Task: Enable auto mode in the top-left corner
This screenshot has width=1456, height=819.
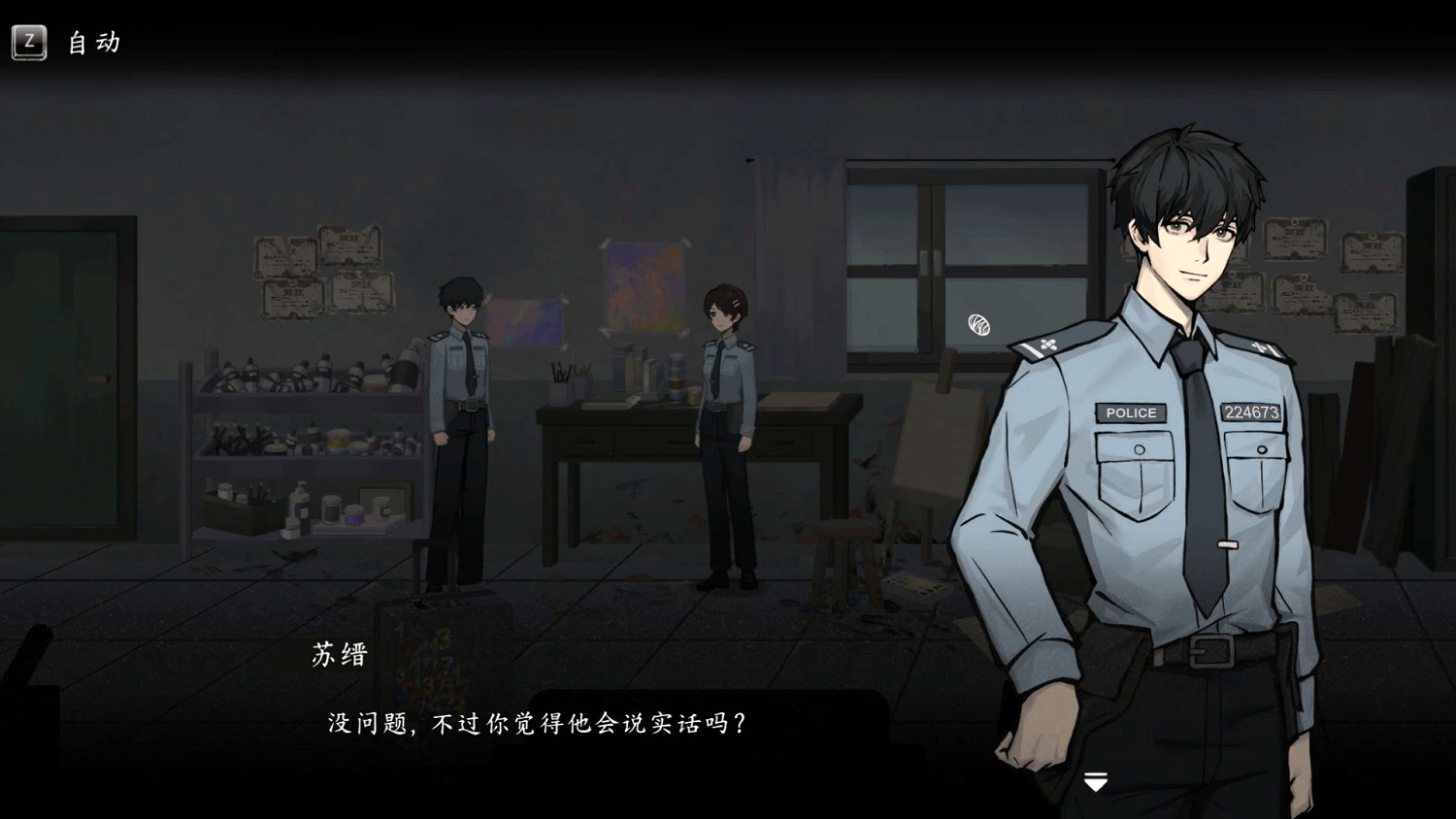Action: (x=32, y=43)
